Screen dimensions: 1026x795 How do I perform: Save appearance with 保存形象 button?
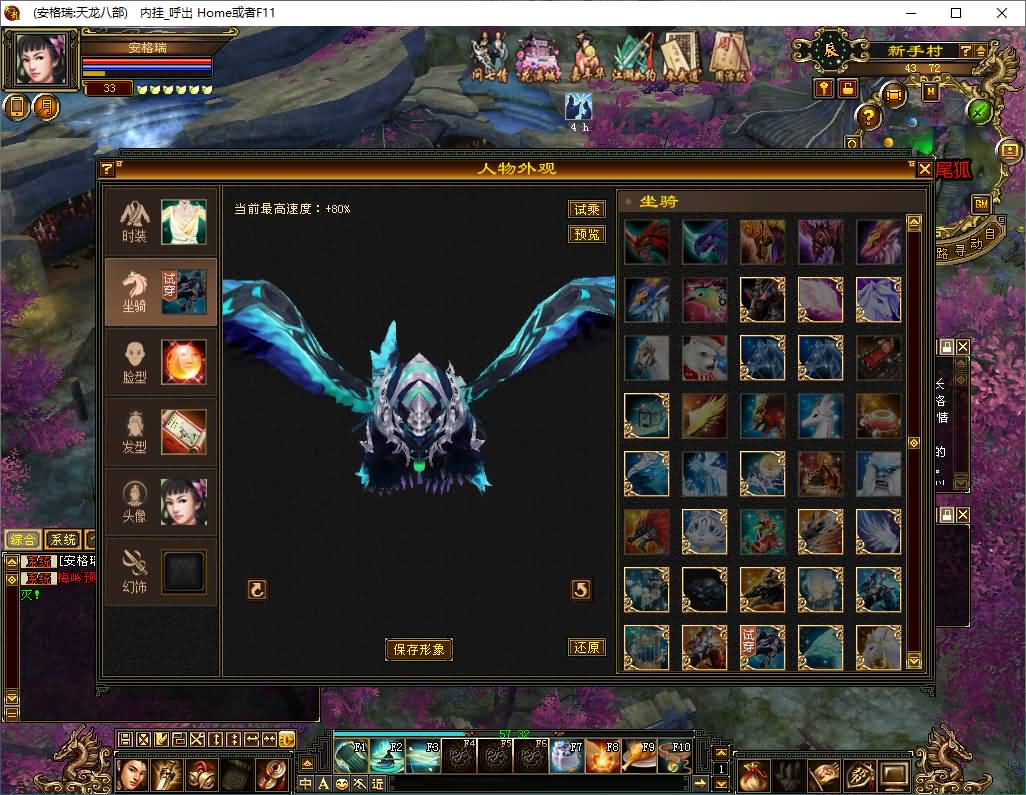(419, 649)
